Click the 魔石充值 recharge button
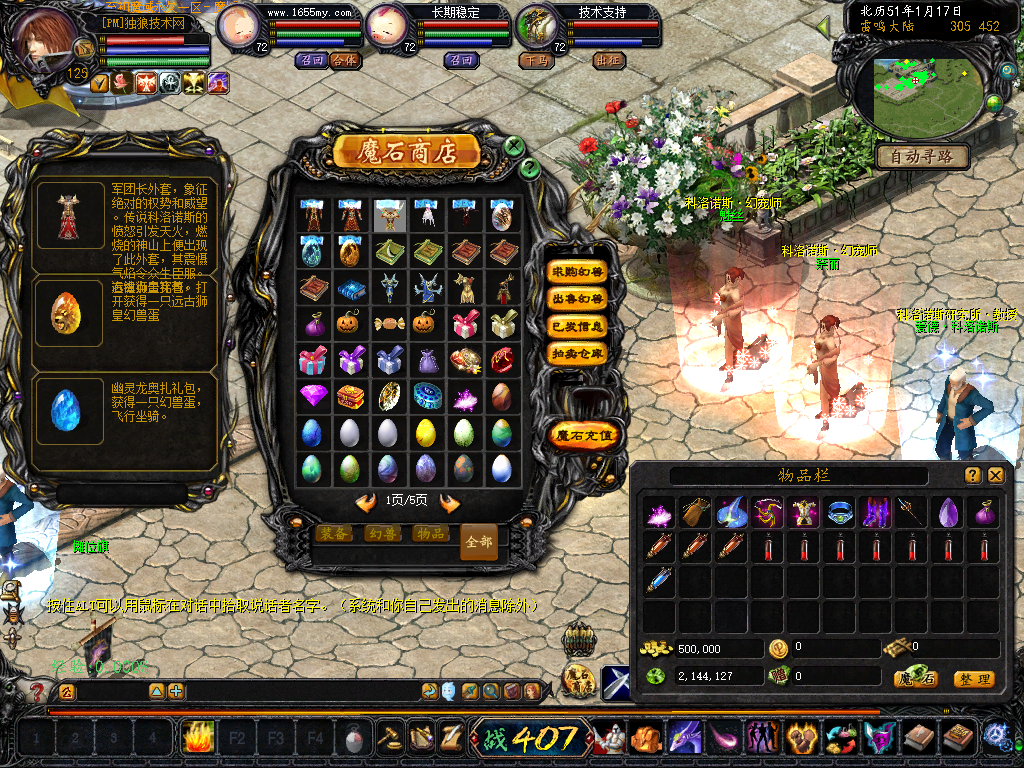 [x=586, y=436]
